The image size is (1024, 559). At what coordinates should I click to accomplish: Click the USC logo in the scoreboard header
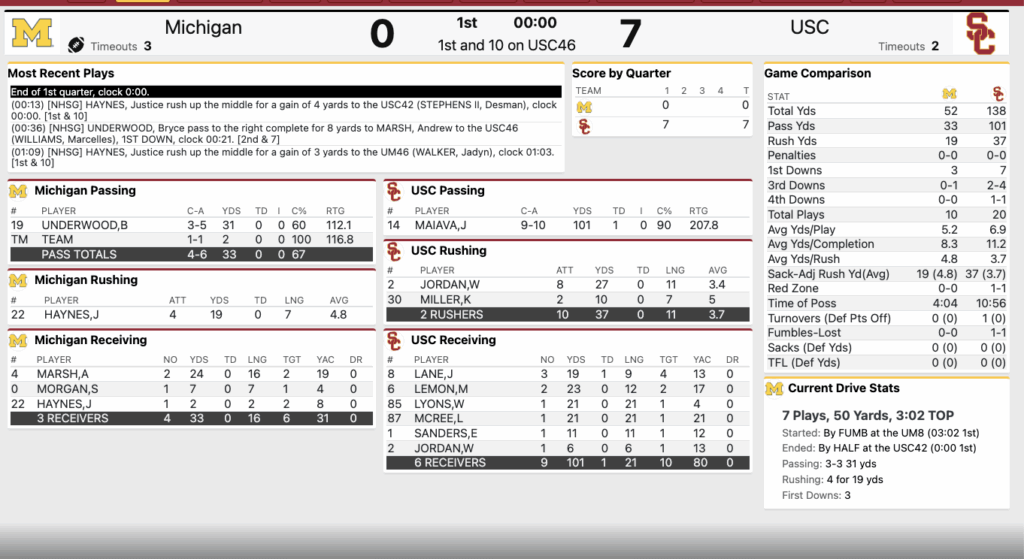pyautogui.click(x=980, y=34)
